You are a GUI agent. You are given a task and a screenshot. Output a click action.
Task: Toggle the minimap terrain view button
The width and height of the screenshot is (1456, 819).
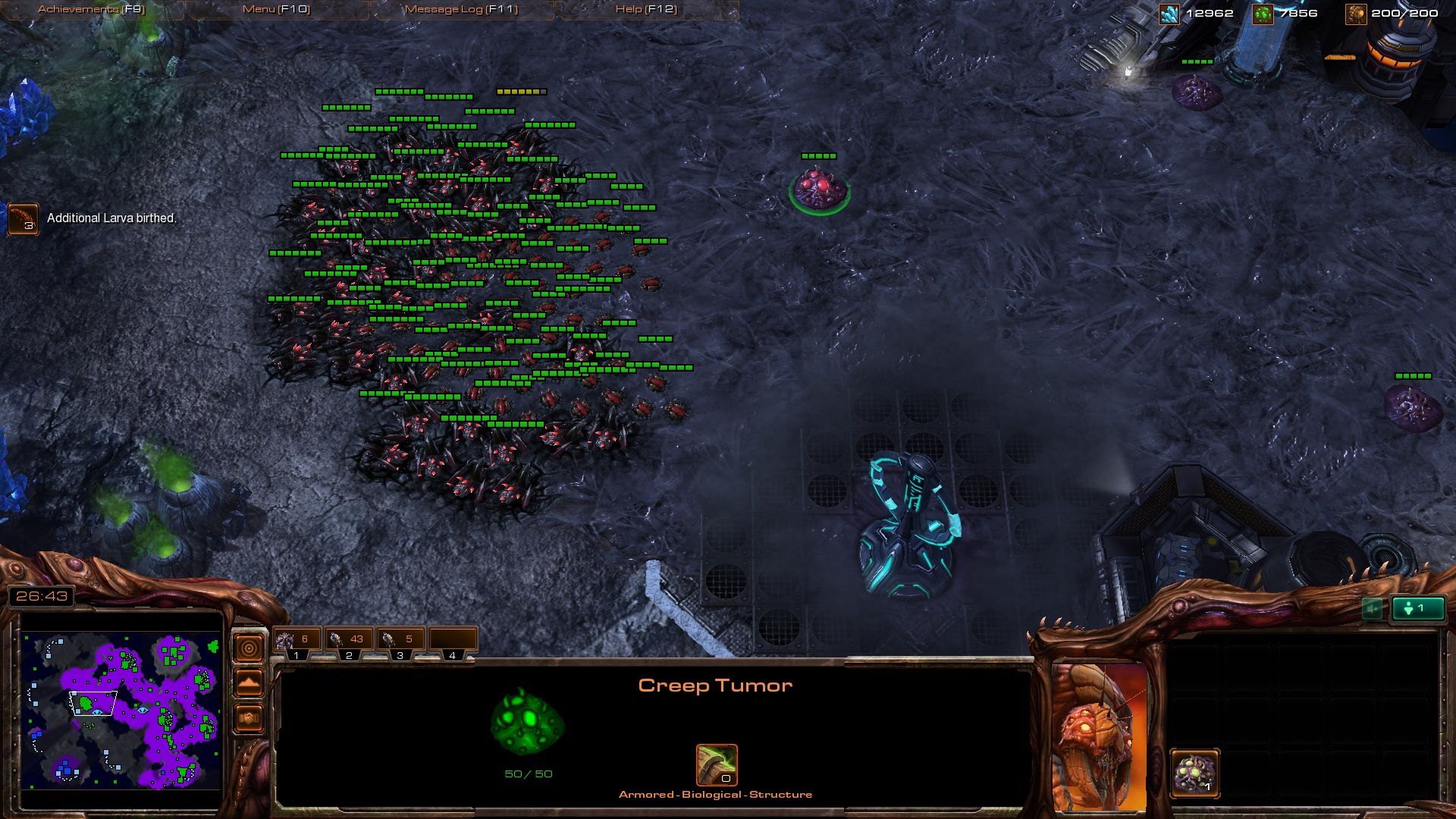[x=249, y=683]
